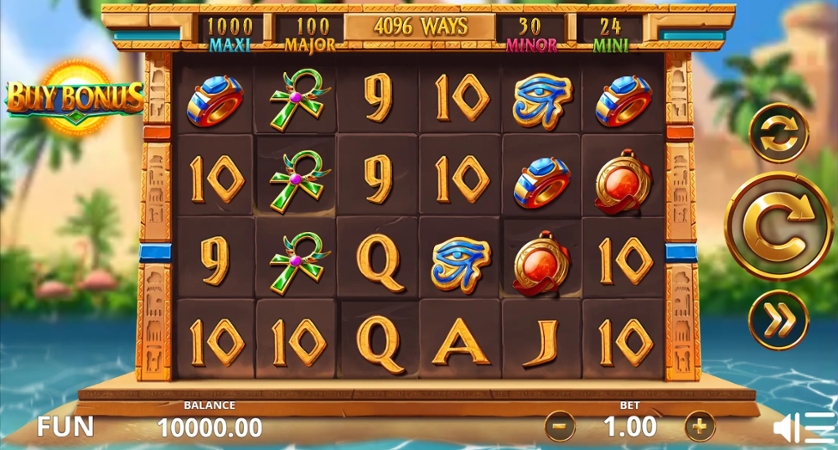Increase the bet with the plus button
838x450 pixels.
click(x=700, y=427)
